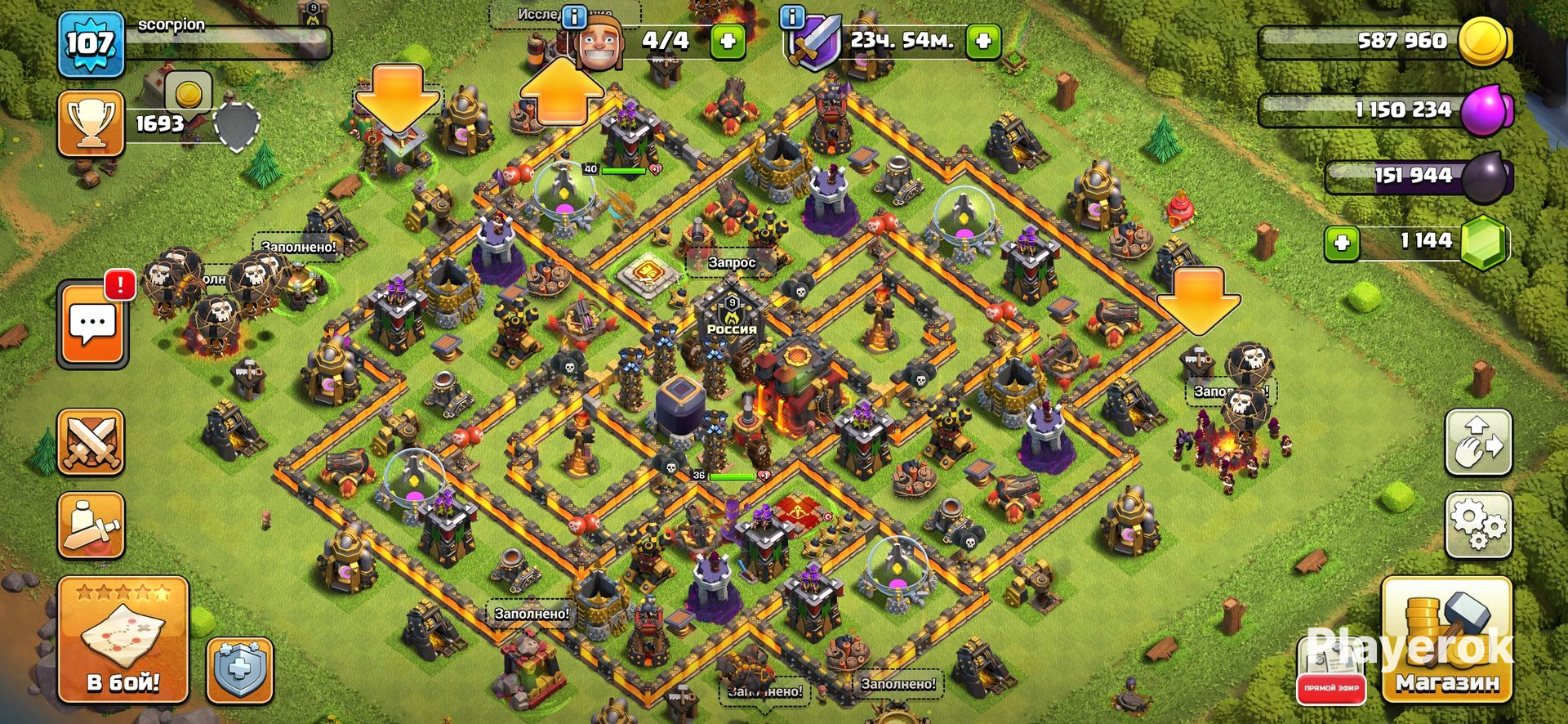Show shield info via blue i icon
Image resolution: width=1568 pixels, height=724 pixels.
[x=791, y=16]
